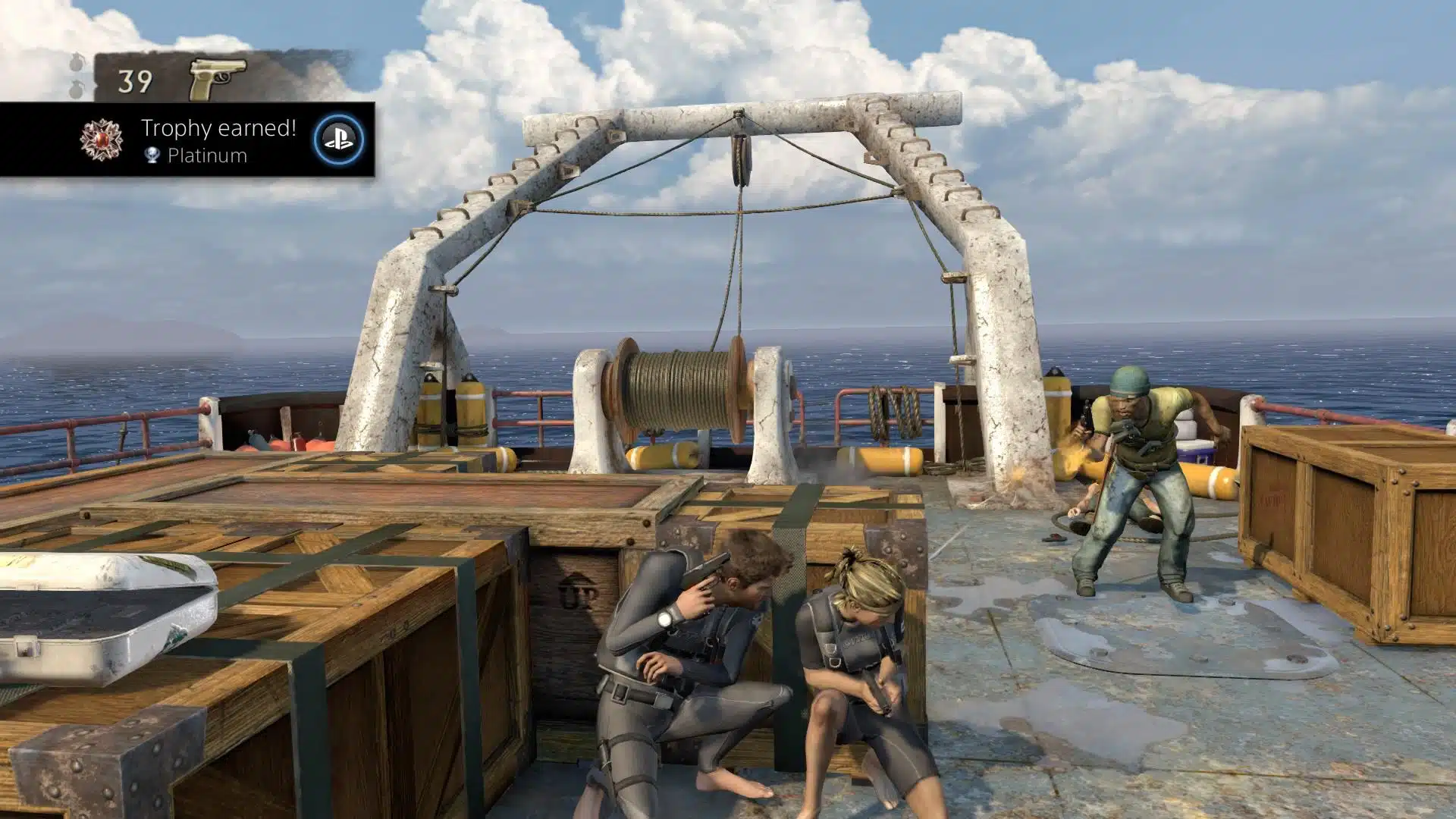Viewport: 1456px width, 819px height.
Task: Click the pistol weapon icon in the HUD
Action: click(x=214, y=76)
